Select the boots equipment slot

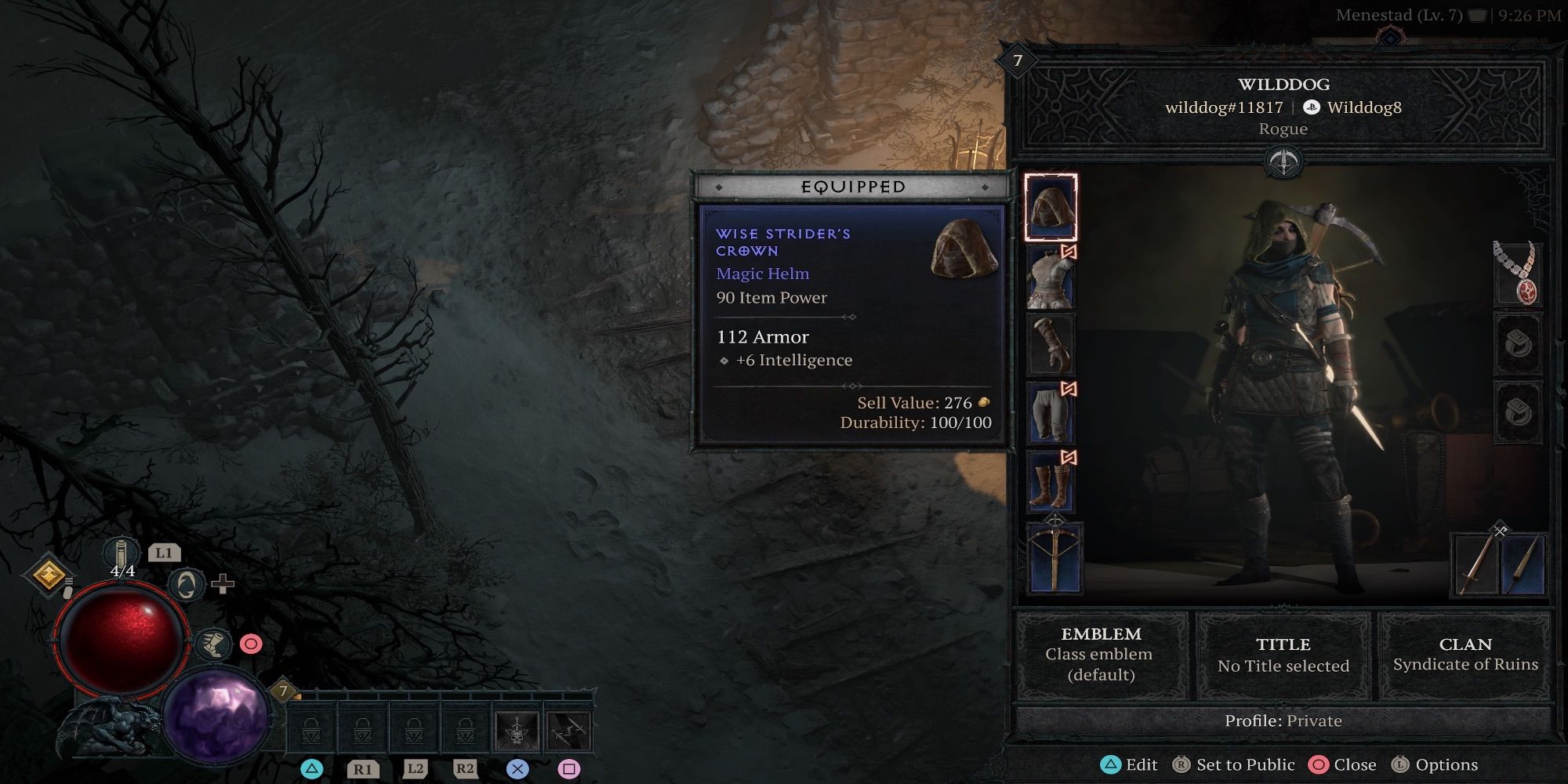pos(1051,481)
